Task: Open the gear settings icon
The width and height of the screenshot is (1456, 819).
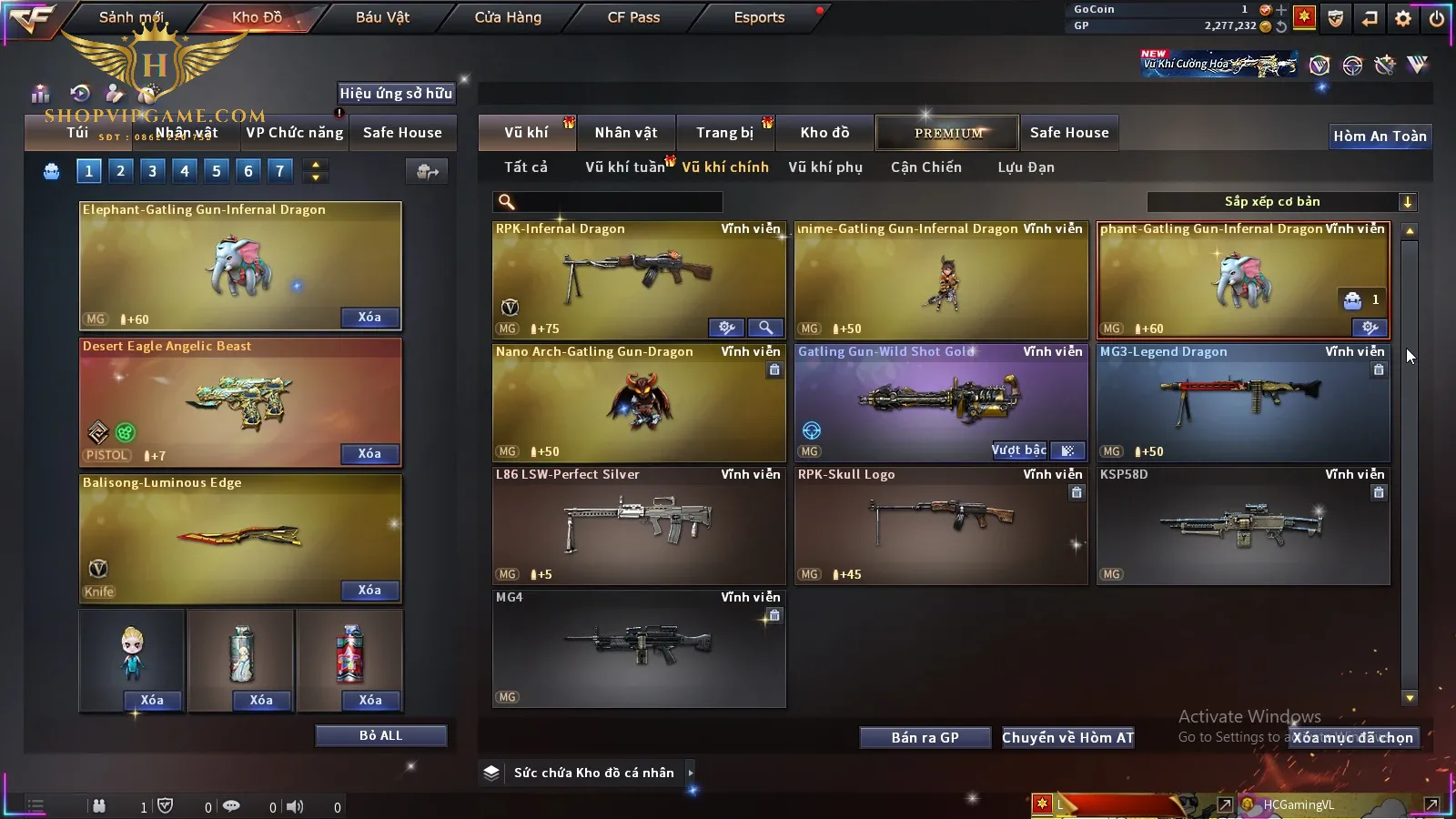Action: [1403, 18]
